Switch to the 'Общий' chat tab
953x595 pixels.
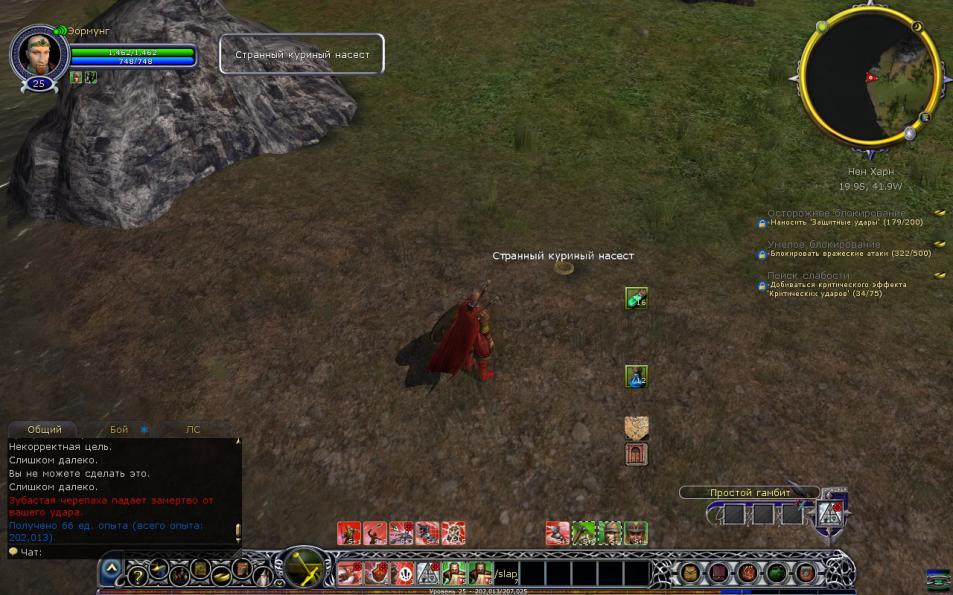(44, 429)
